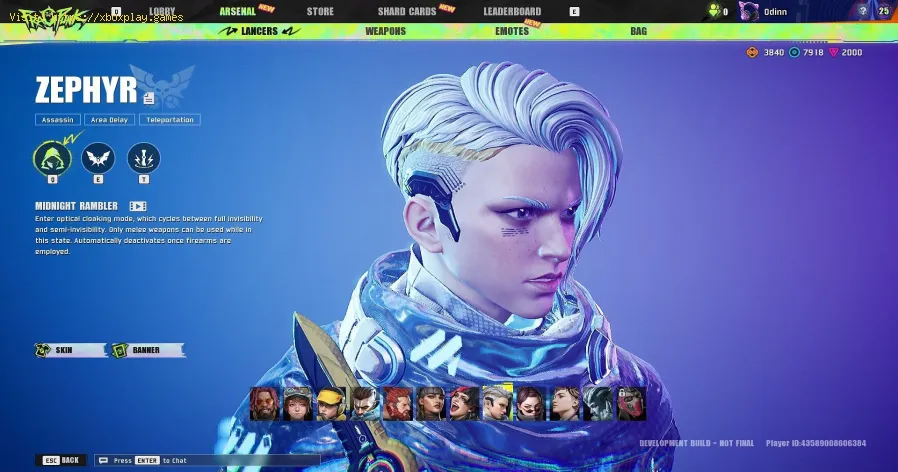The width and height of the screenshot is (898, 472).
Task: Show the winged ability icon details
Action: [x=99, y=157]
